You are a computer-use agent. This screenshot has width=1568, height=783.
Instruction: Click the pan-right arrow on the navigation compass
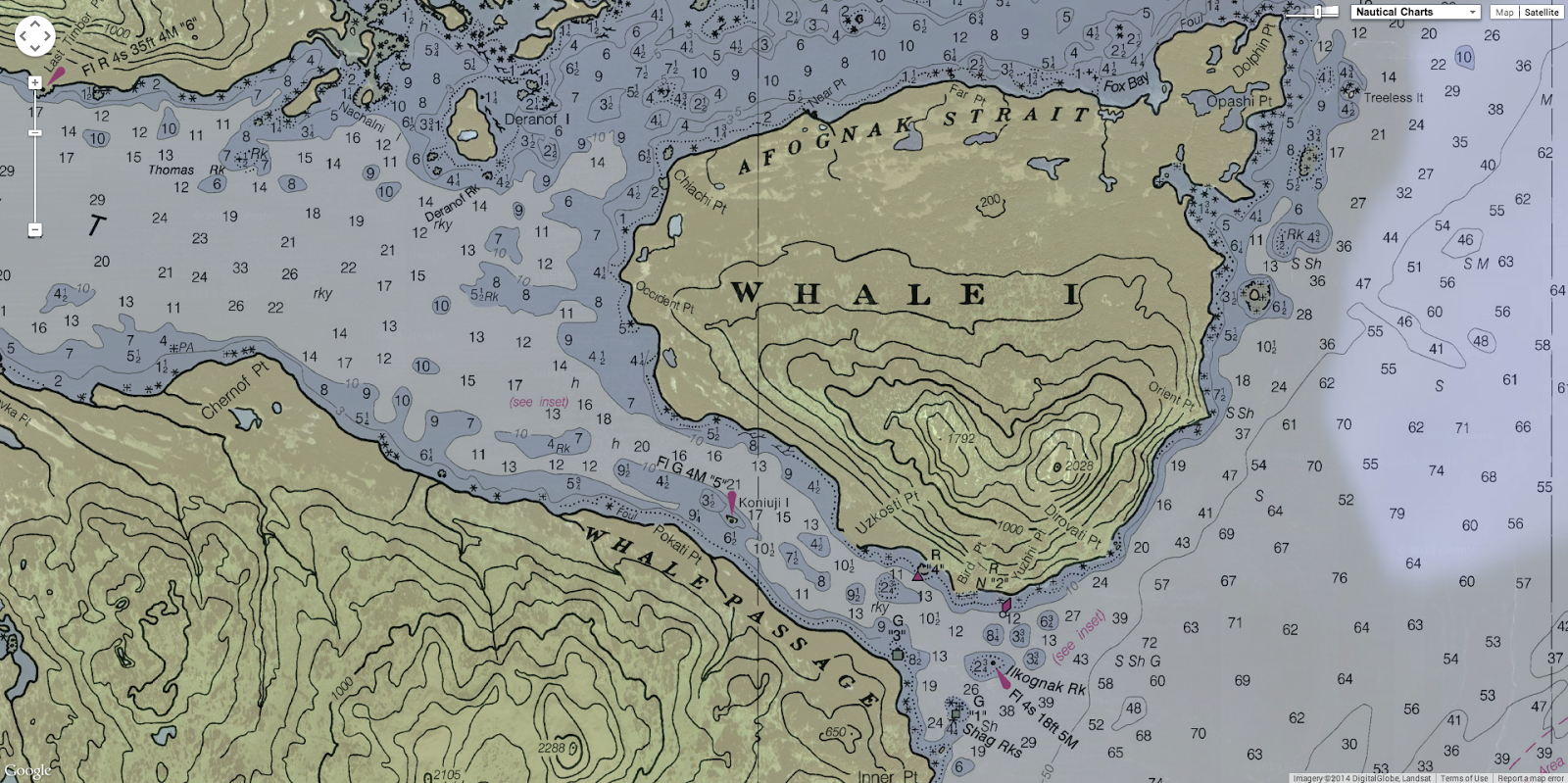(47, 34)
